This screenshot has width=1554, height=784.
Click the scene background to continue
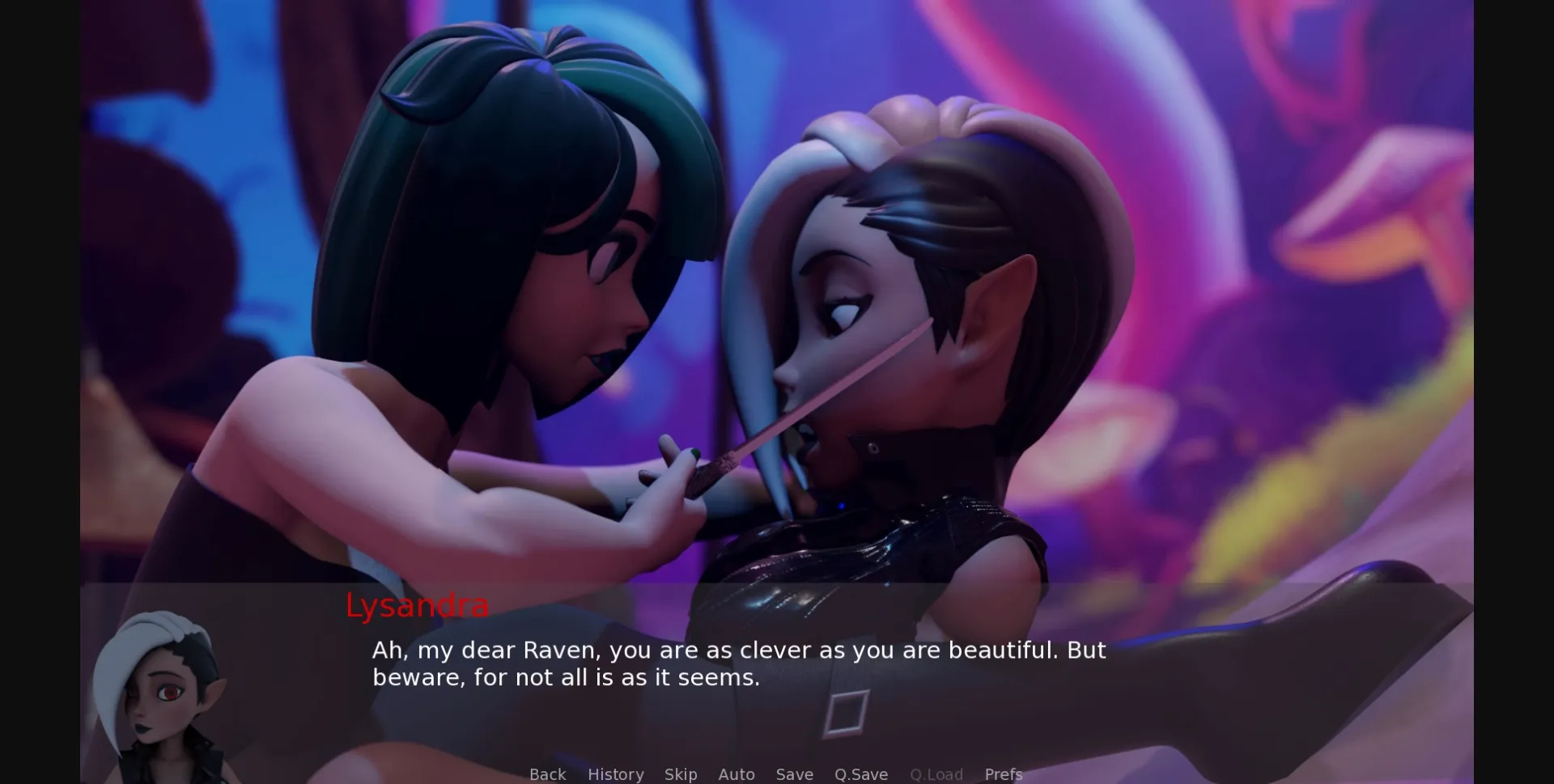[777, 283]
